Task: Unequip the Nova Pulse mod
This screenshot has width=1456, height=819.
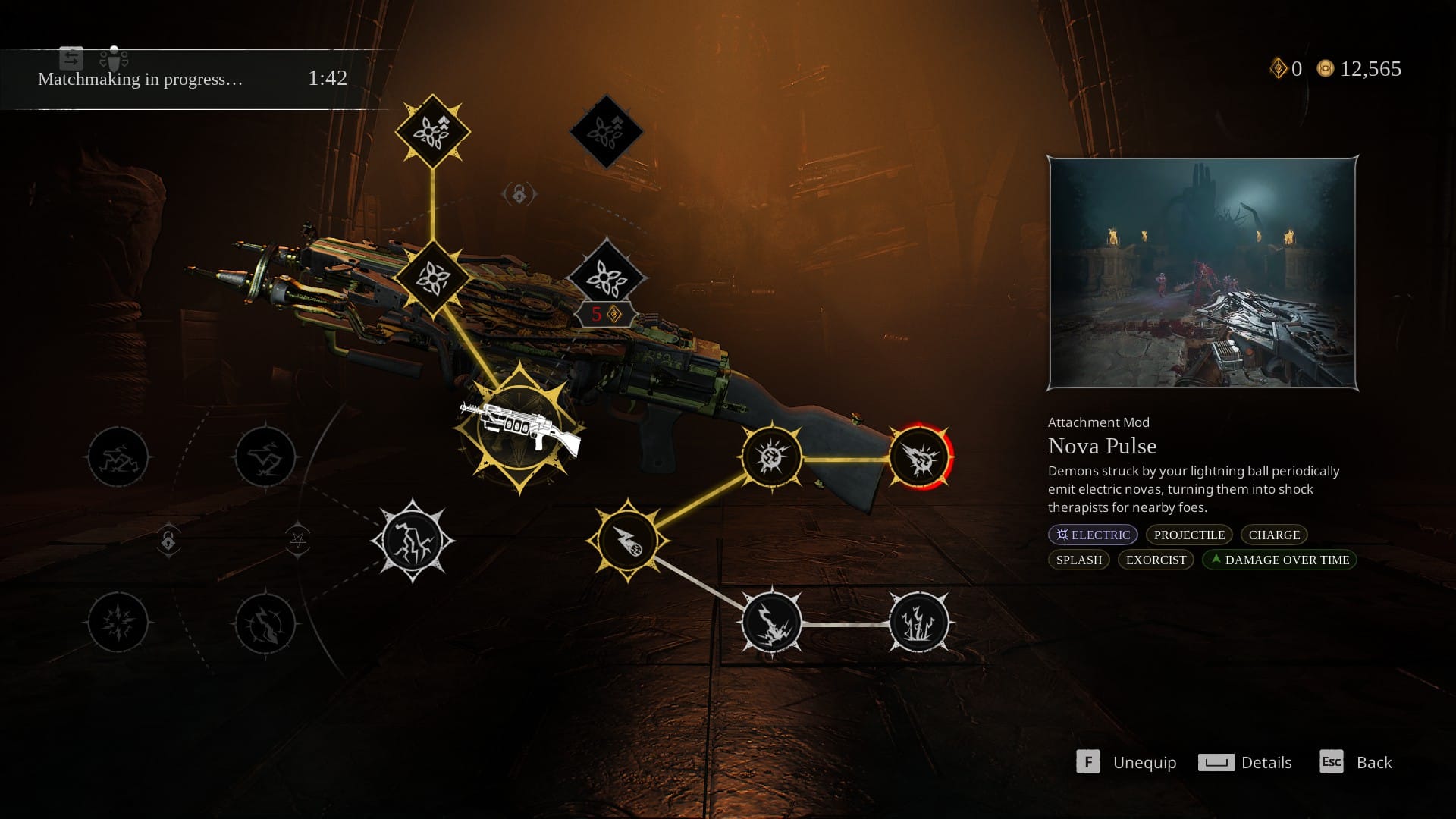Action: click(x=1127, y=762)
